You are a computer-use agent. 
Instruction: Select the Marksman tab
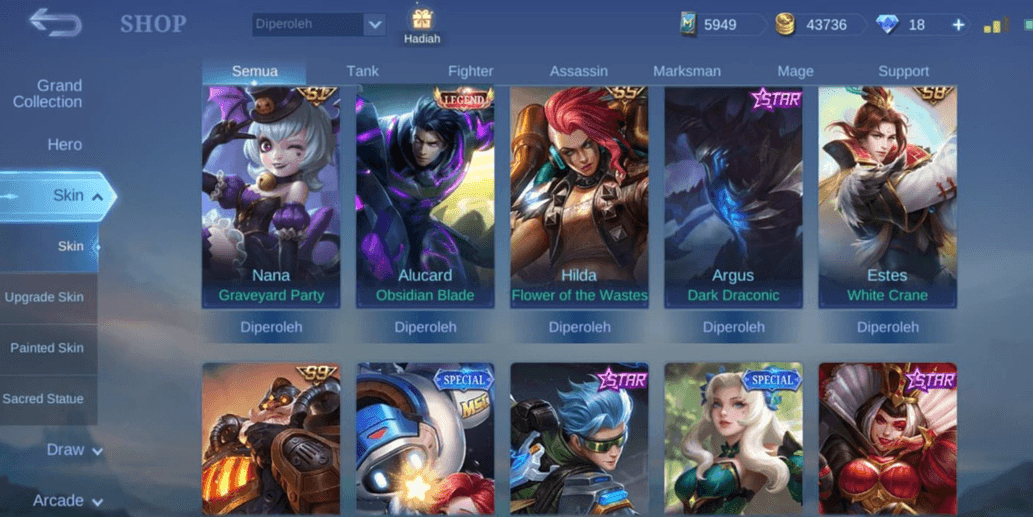686,71
